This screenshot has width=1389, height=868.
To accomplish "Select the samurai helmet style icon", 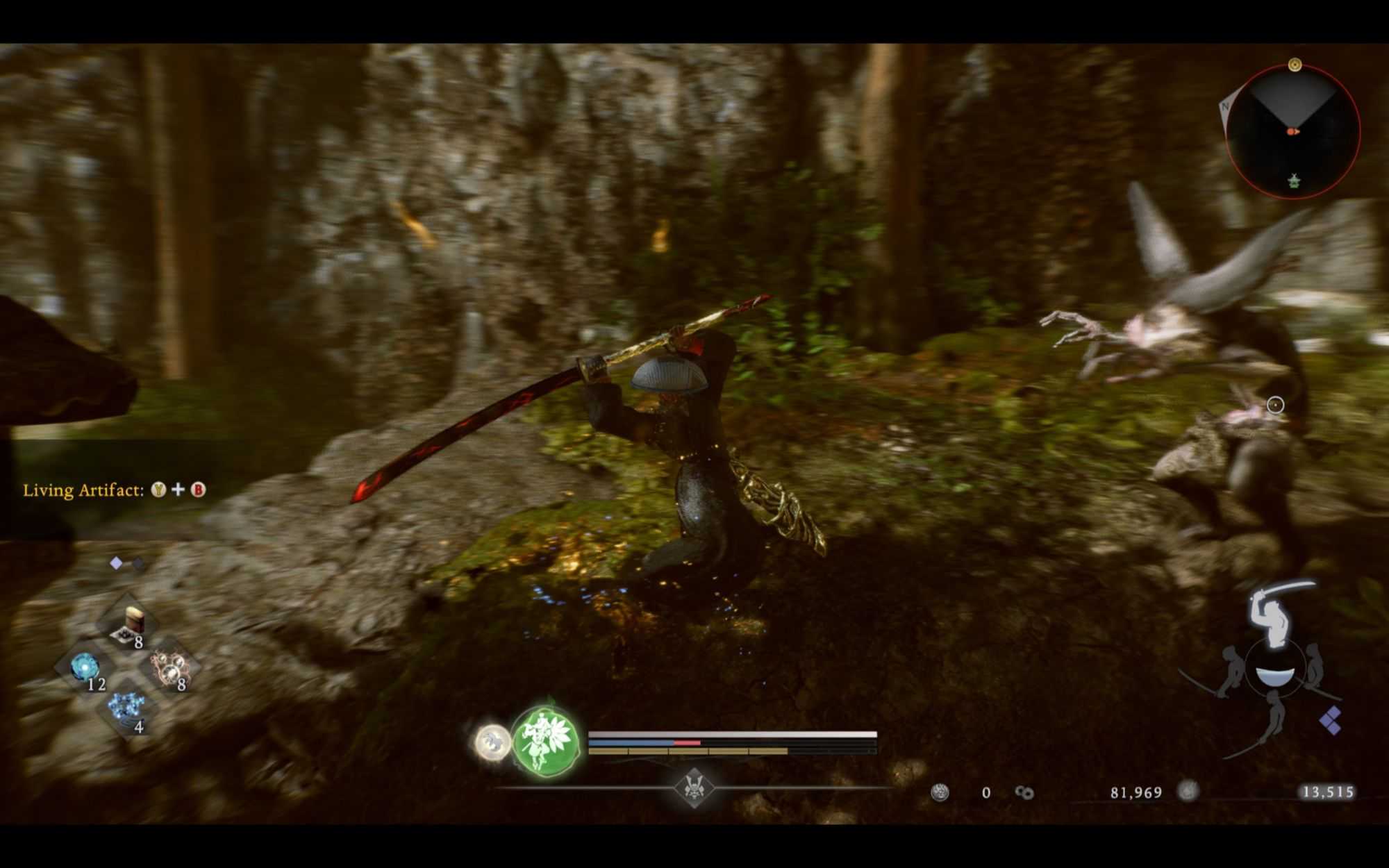I will [x=693, y=787].
